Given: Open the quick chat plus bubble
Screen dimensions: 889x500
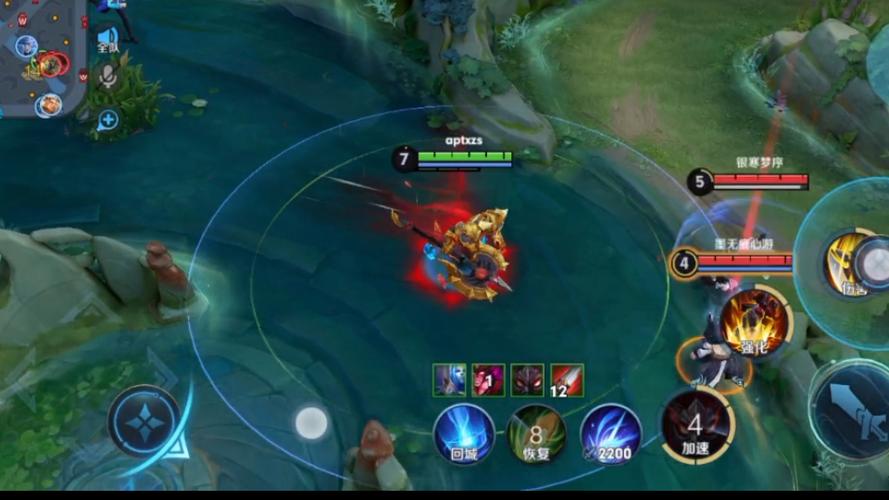Looking at the screenshot, I should pos(108,120).
